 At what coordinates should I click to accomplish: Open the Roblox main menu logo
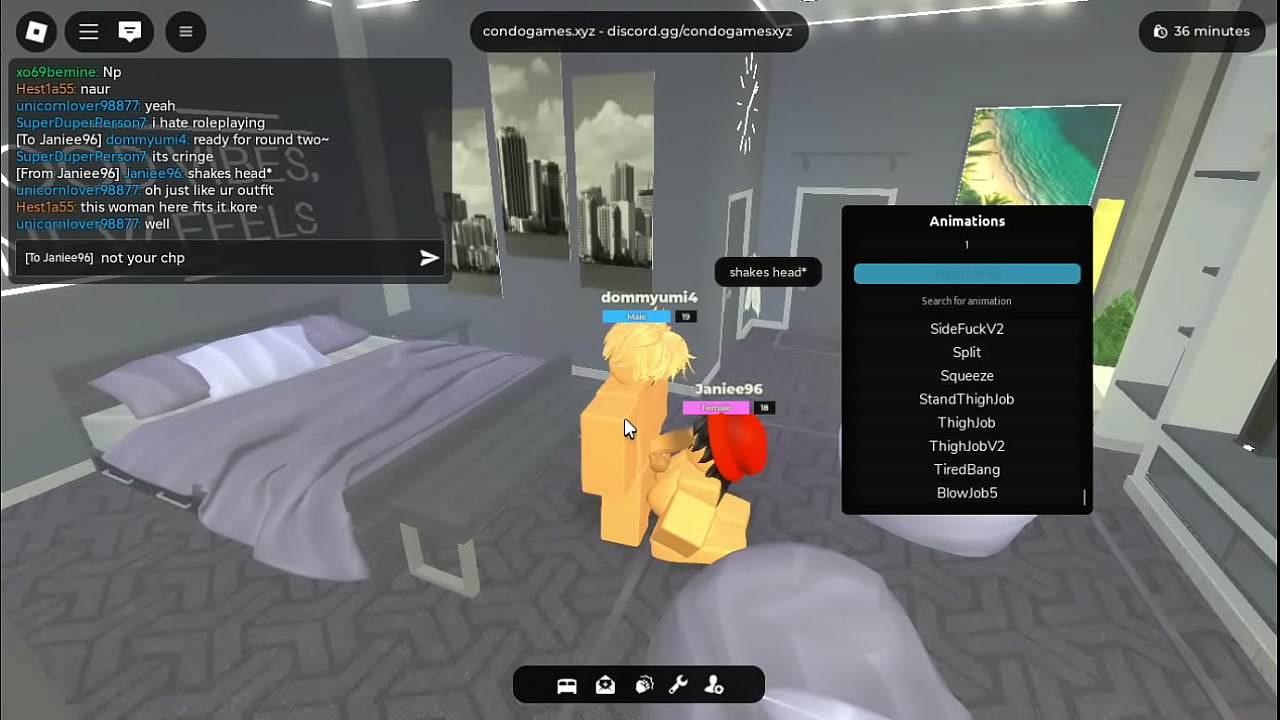(x=37, y=32)
